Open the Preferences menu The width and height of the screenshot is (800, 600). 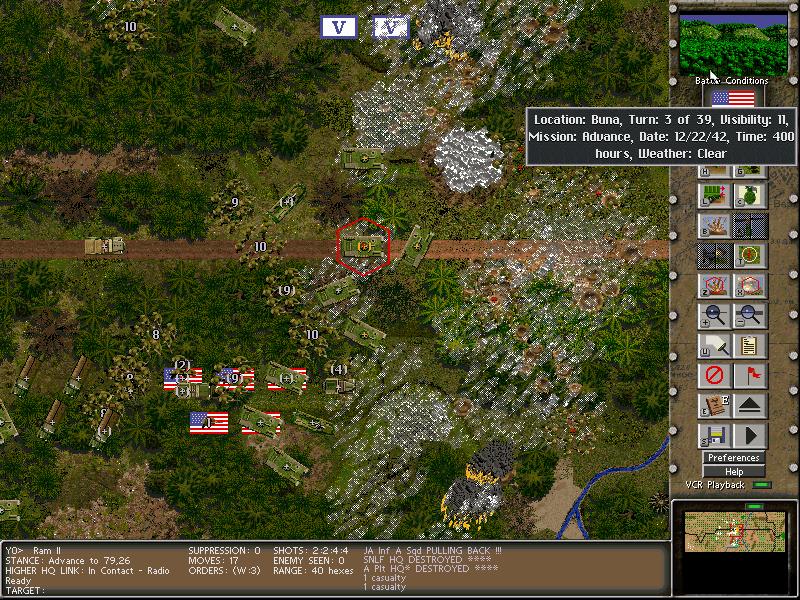pyautogui.click(x=733, y=458)
